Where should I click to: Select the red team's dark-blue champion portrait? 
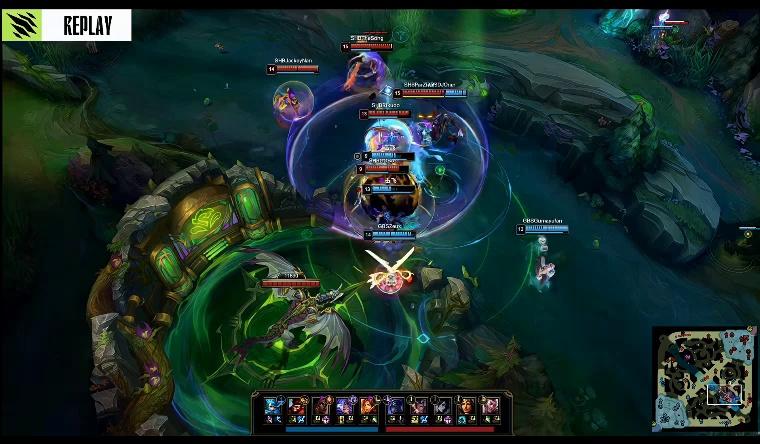coord(394,406)
